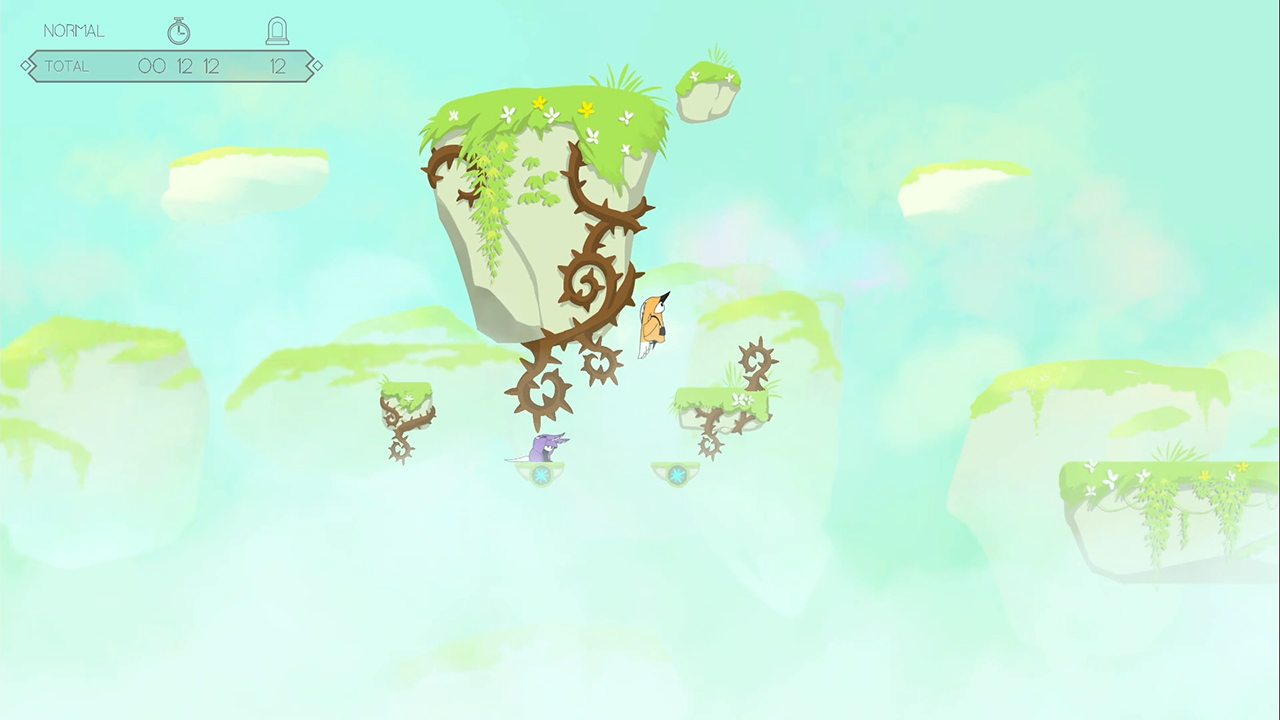Click the timer value reading 00 12 12

(x=181, y=66)
